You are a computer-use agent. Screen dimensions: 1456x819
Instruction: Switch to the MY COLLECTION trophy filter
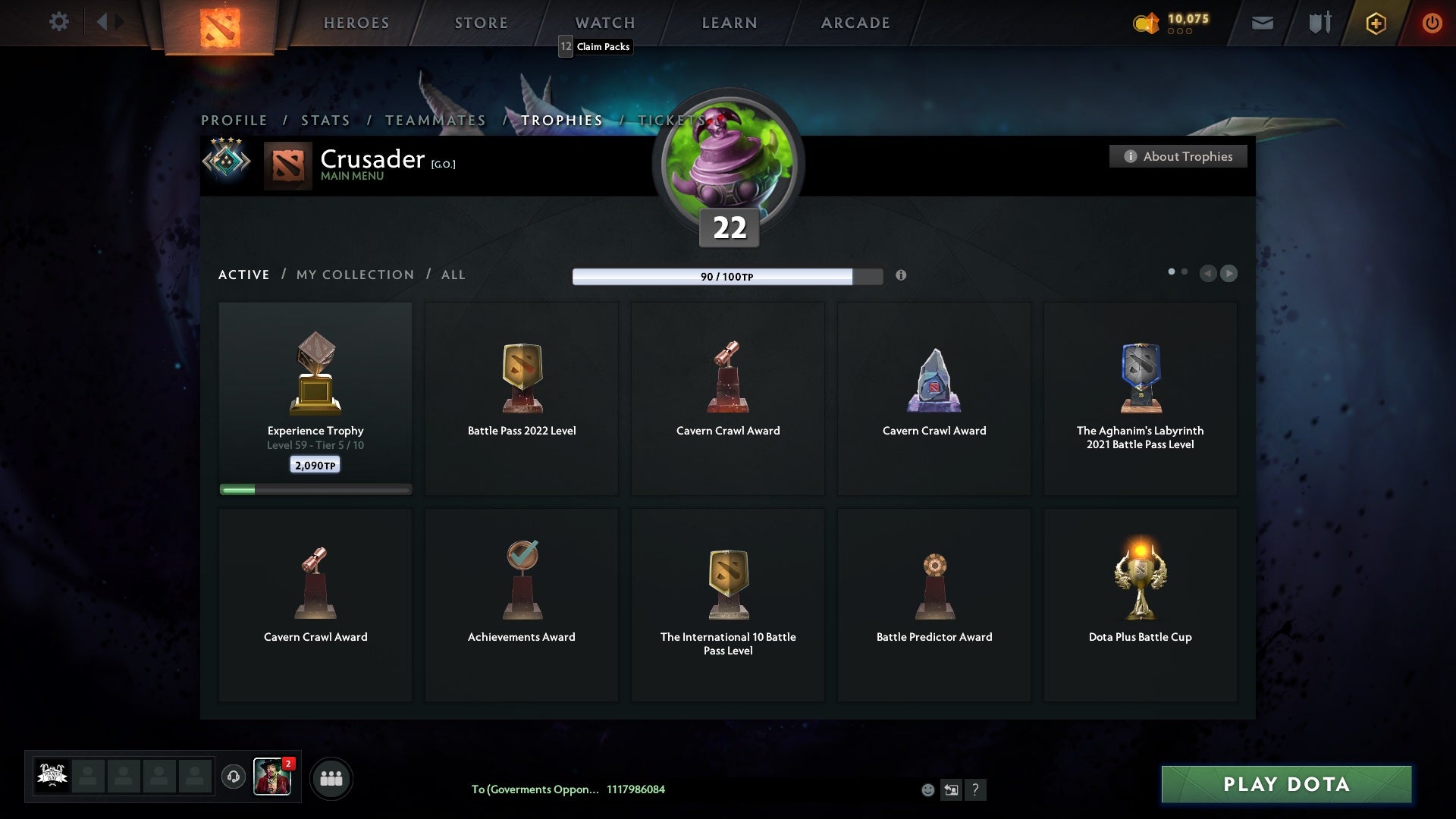coord(354,275)
